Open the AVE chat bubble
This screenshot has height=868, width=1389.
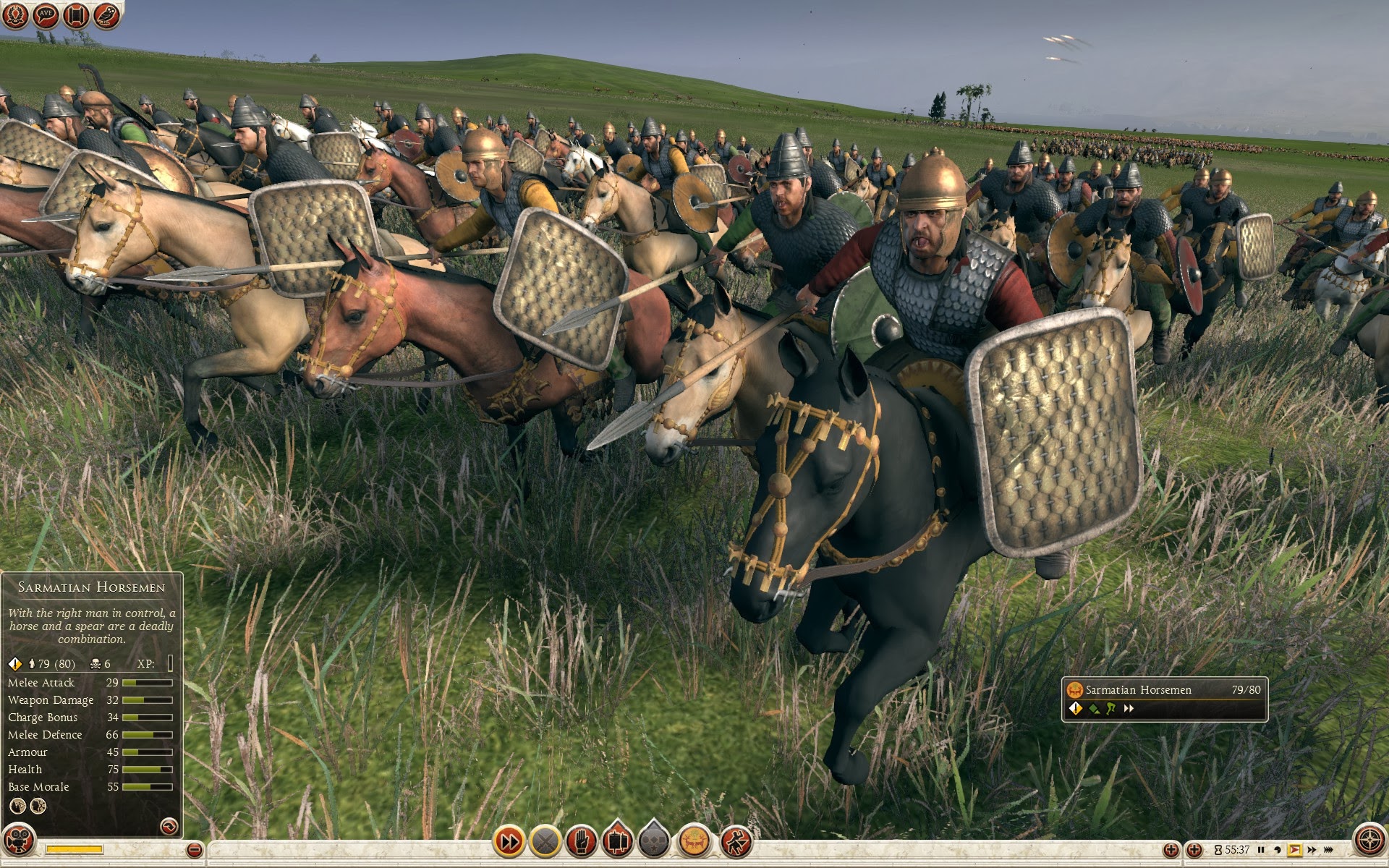click(x=46, y=15)
